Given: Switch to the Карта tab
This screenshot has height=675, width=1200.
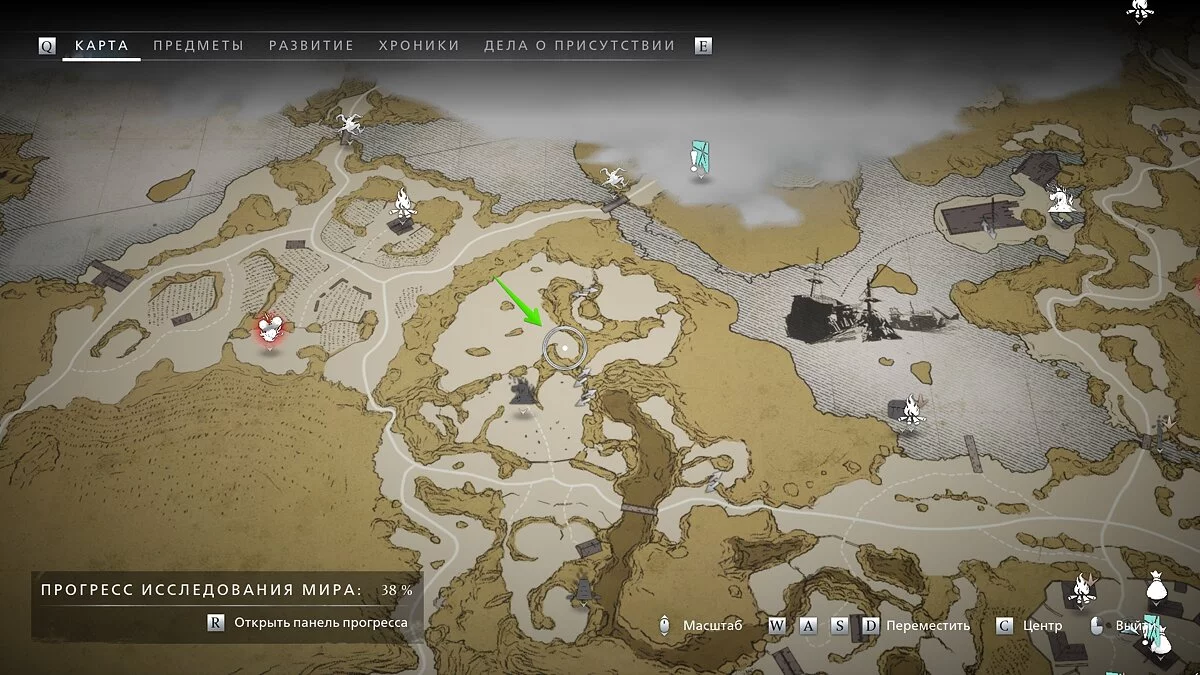Looking at the screenshot, I should click(101, 46).
